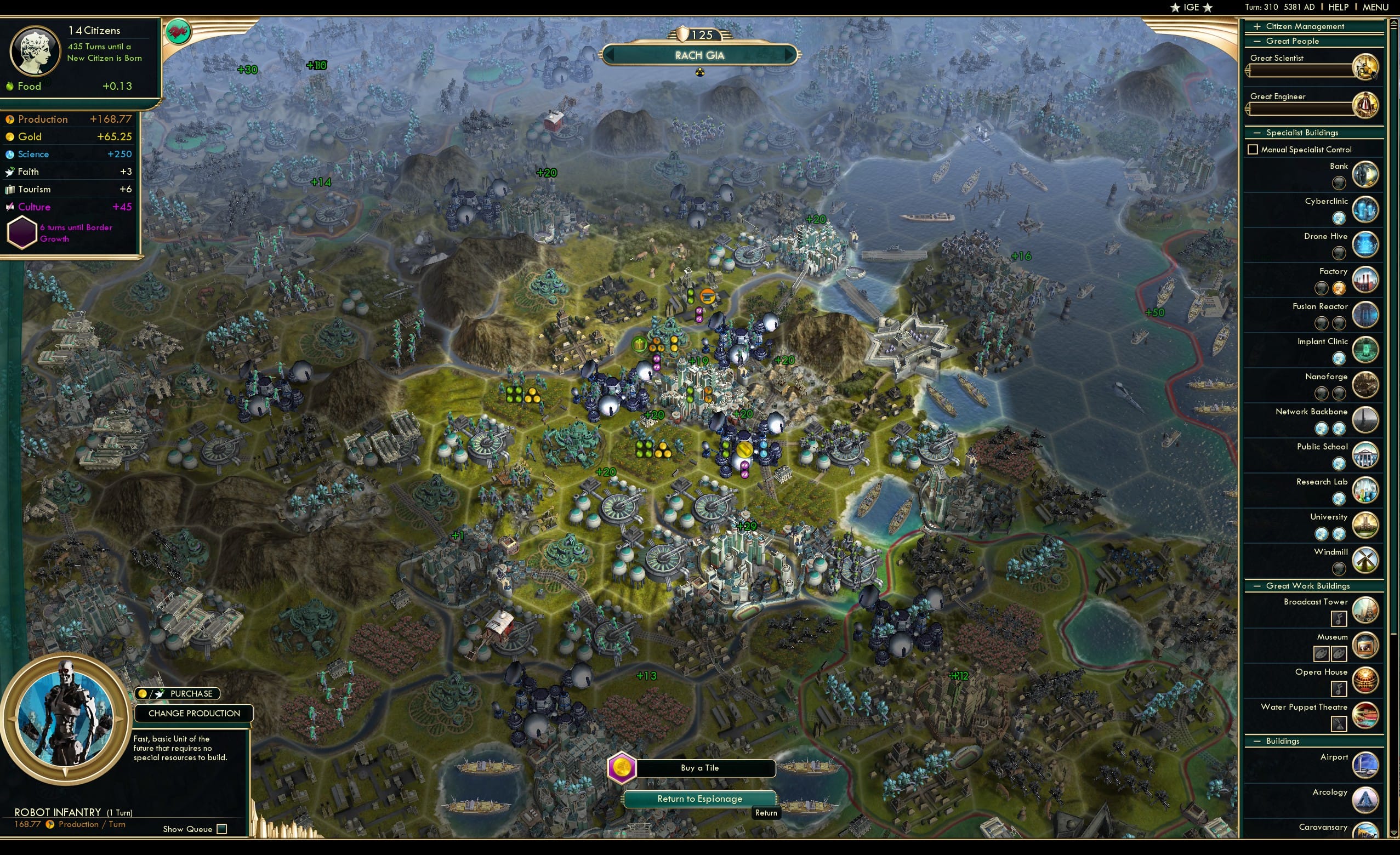Click the Great Scientist progress bar

[1301, 71]
